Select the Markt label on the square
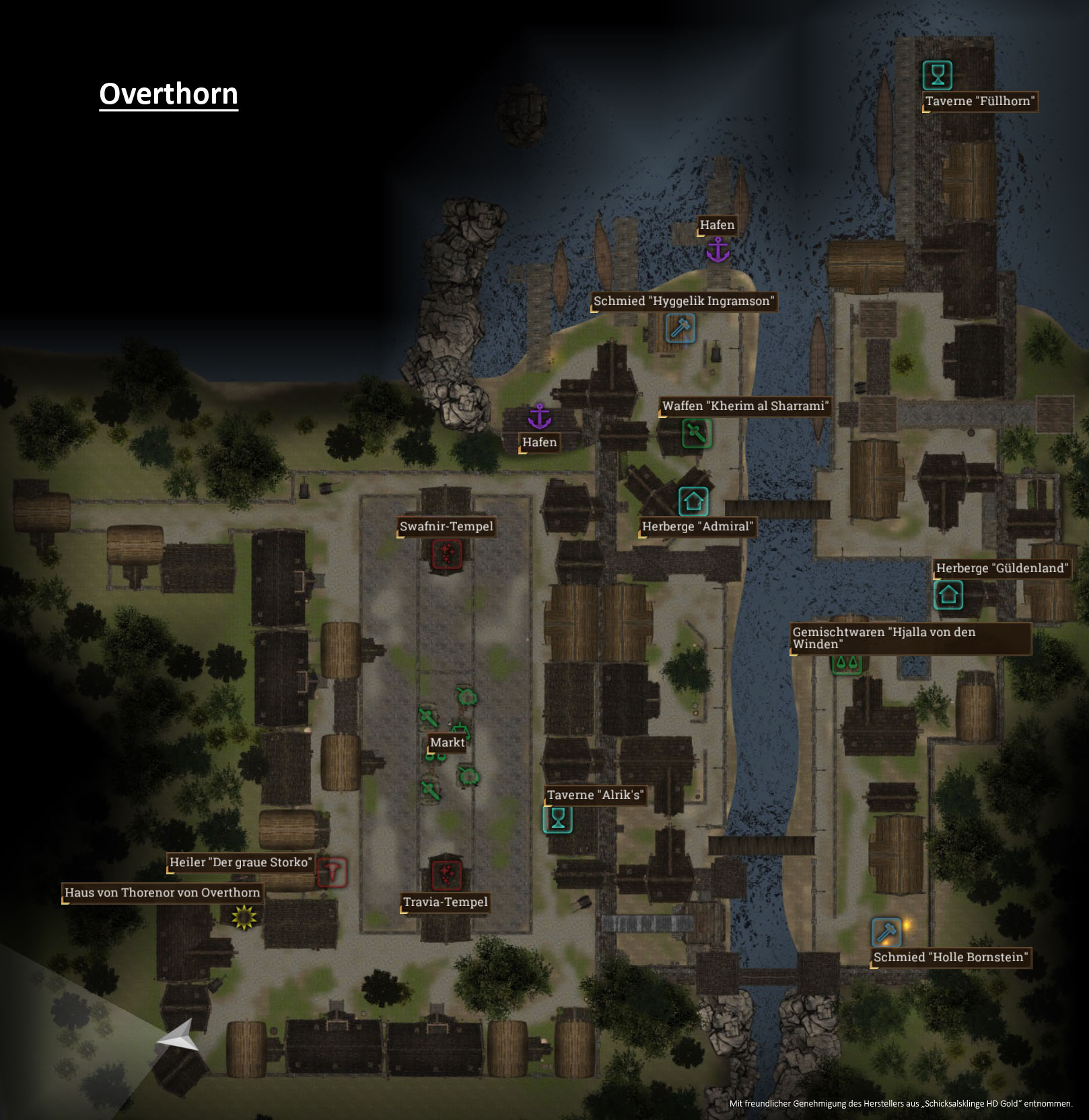This screenshot has width=1089, height=1120. 447,742
